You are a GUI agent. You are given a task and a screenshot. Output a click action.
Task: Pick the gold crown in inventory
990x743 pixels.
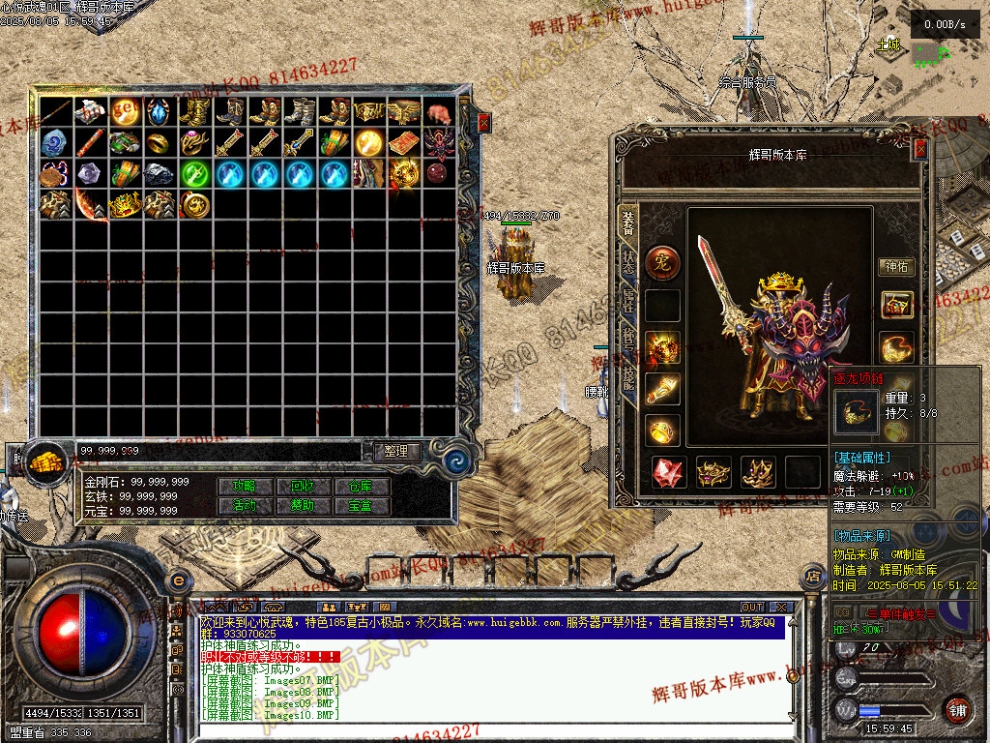point(125,205)
